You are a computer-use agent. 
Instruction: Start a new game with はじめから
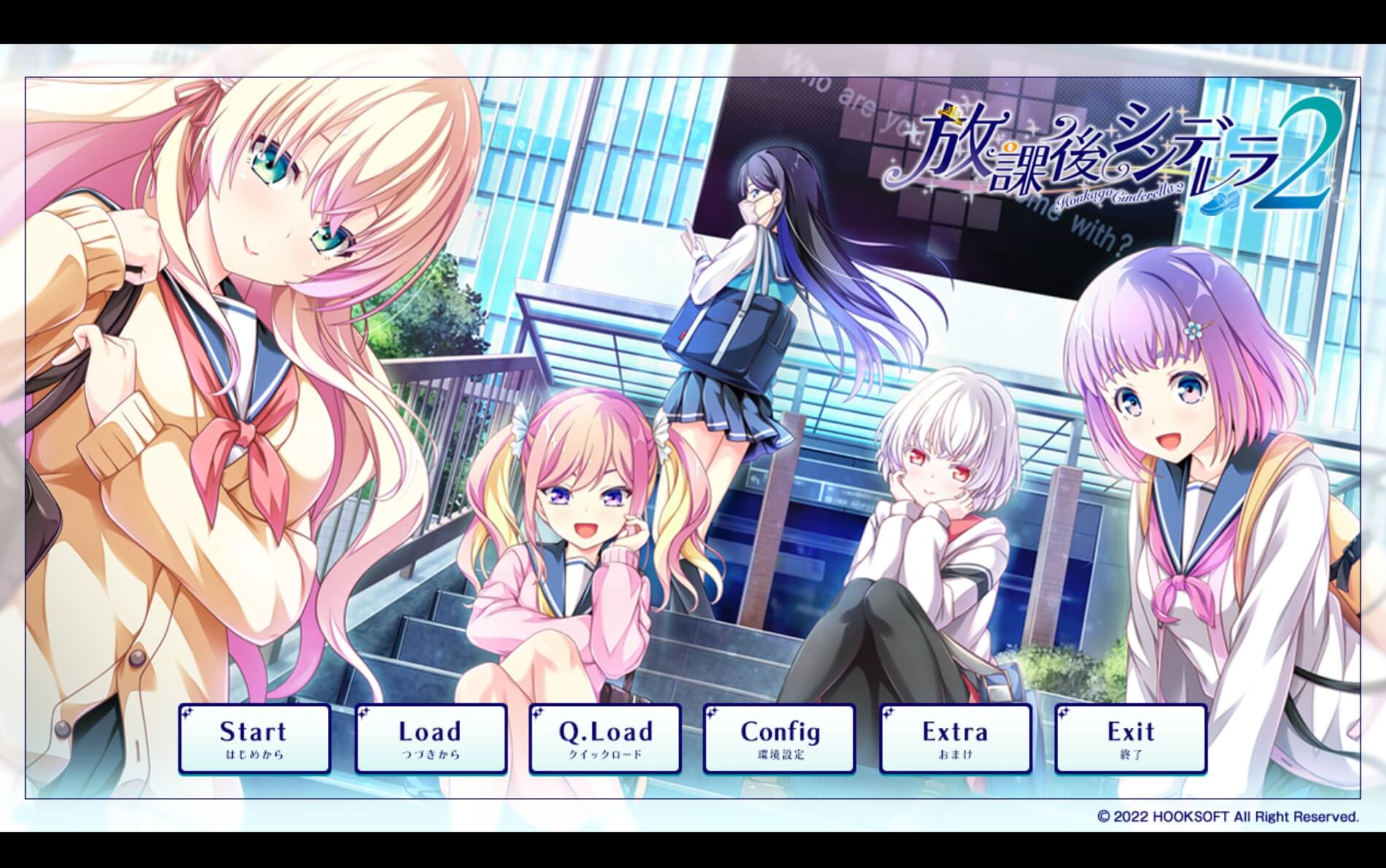coord(254,737)
